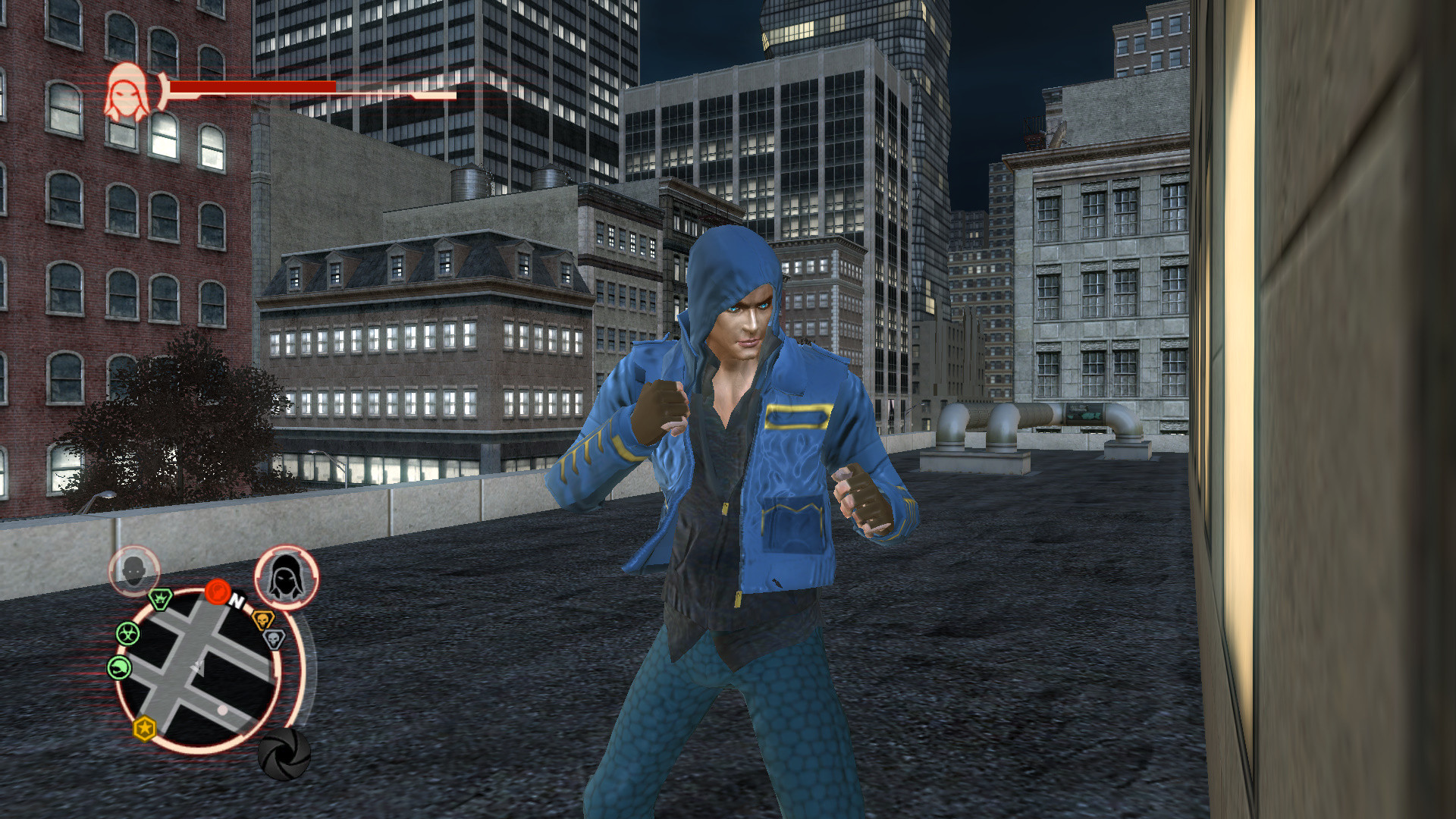Open the map via the N compass marker
1456x819 pixels.
237,601
